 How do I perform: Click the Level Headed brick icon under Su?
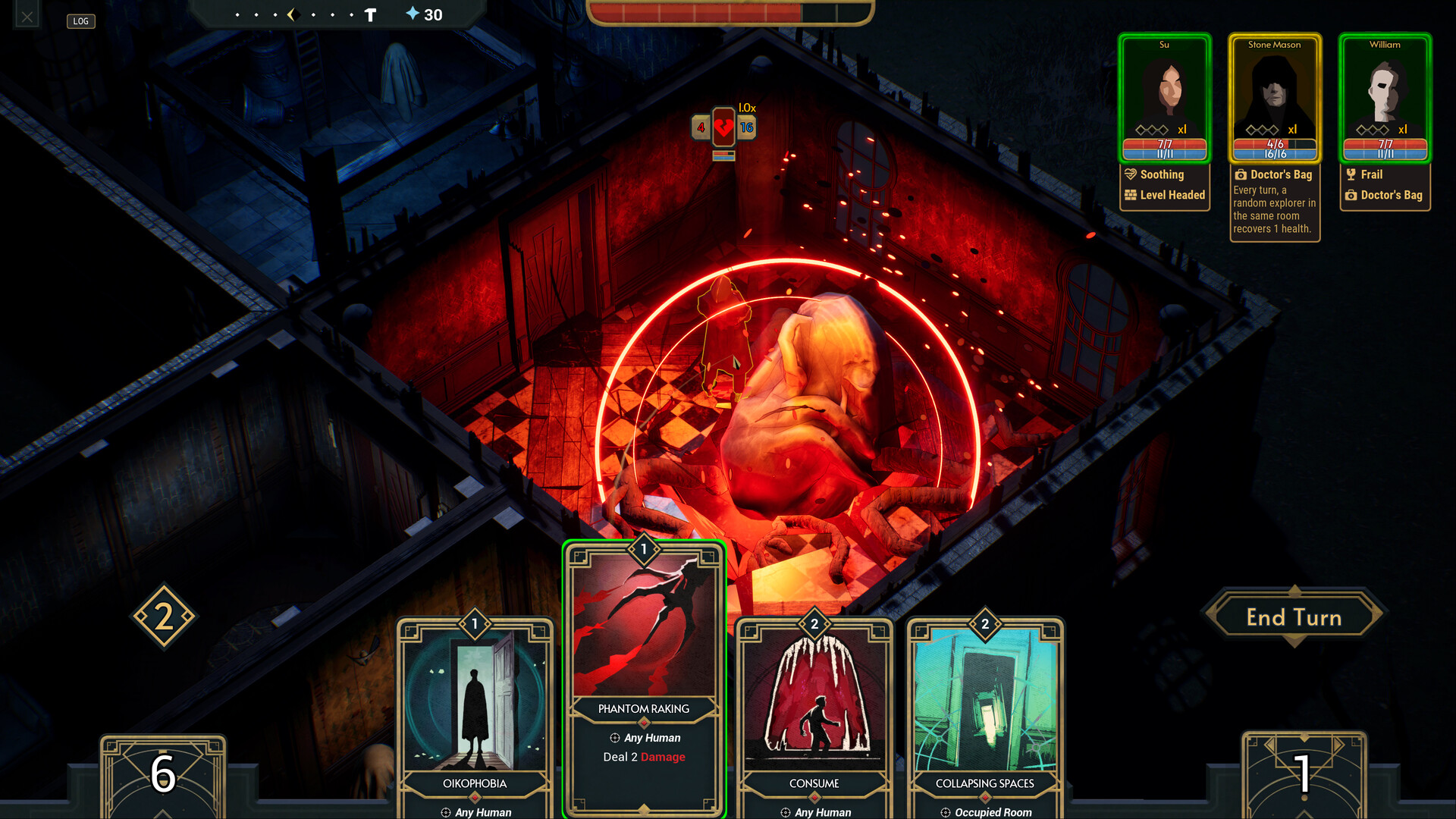pyautogui.click(x=1131, y=195)
